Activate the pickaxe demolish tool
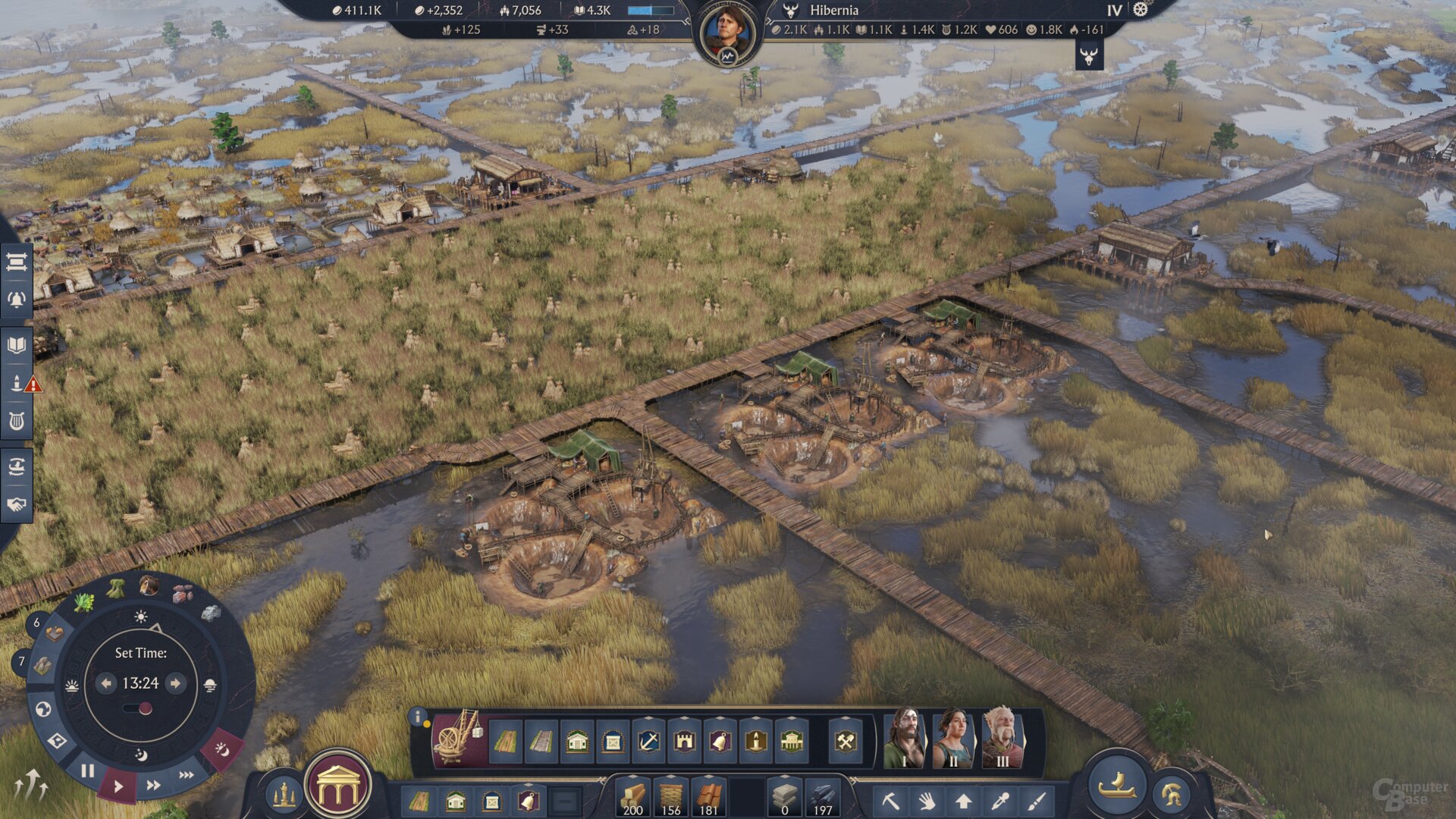This screenshot has width=1456, height=819. click(x=890, y=801)
